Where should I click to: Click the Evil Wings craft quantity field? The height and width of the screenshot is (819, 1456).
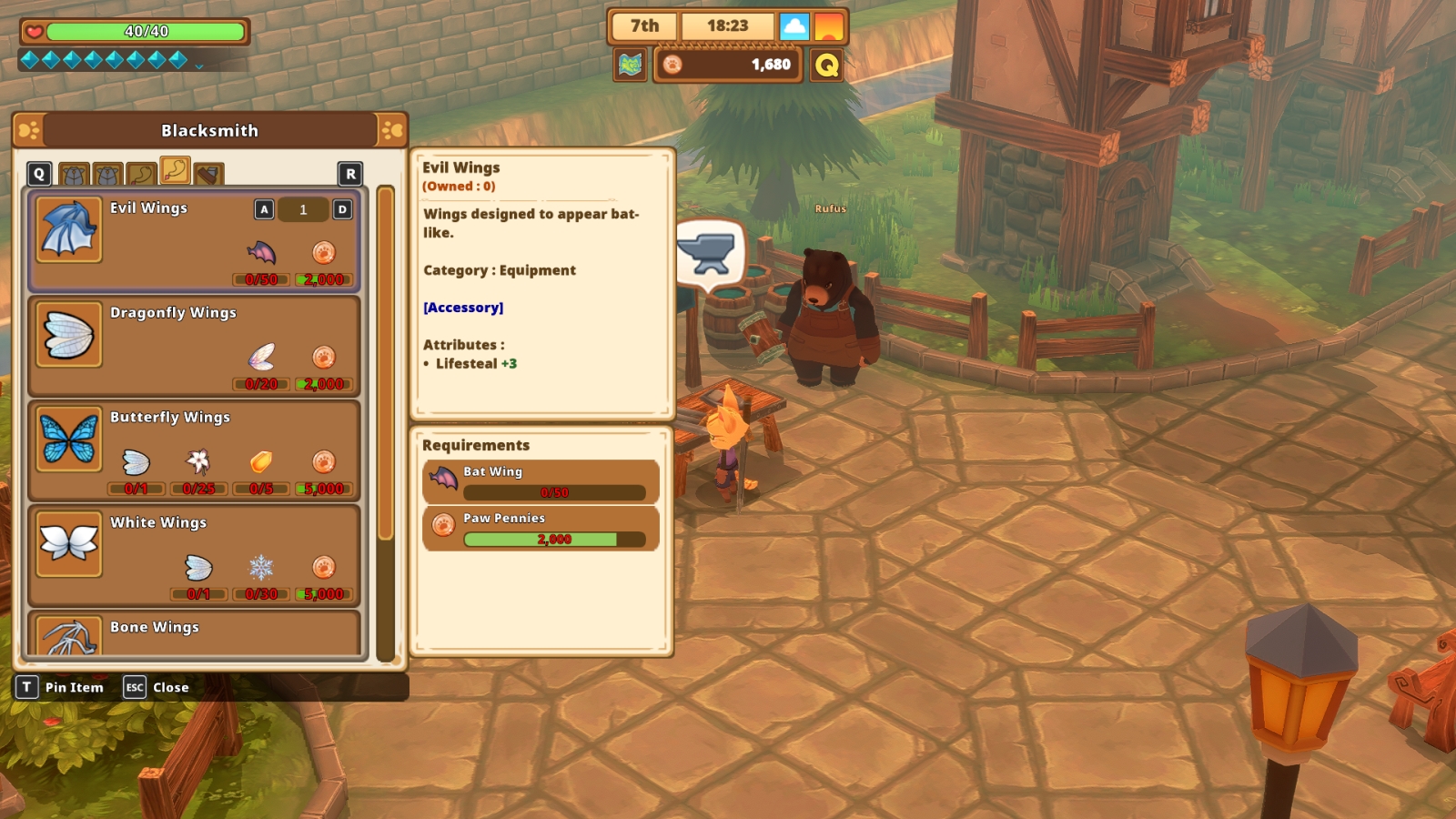pos(303,209)
